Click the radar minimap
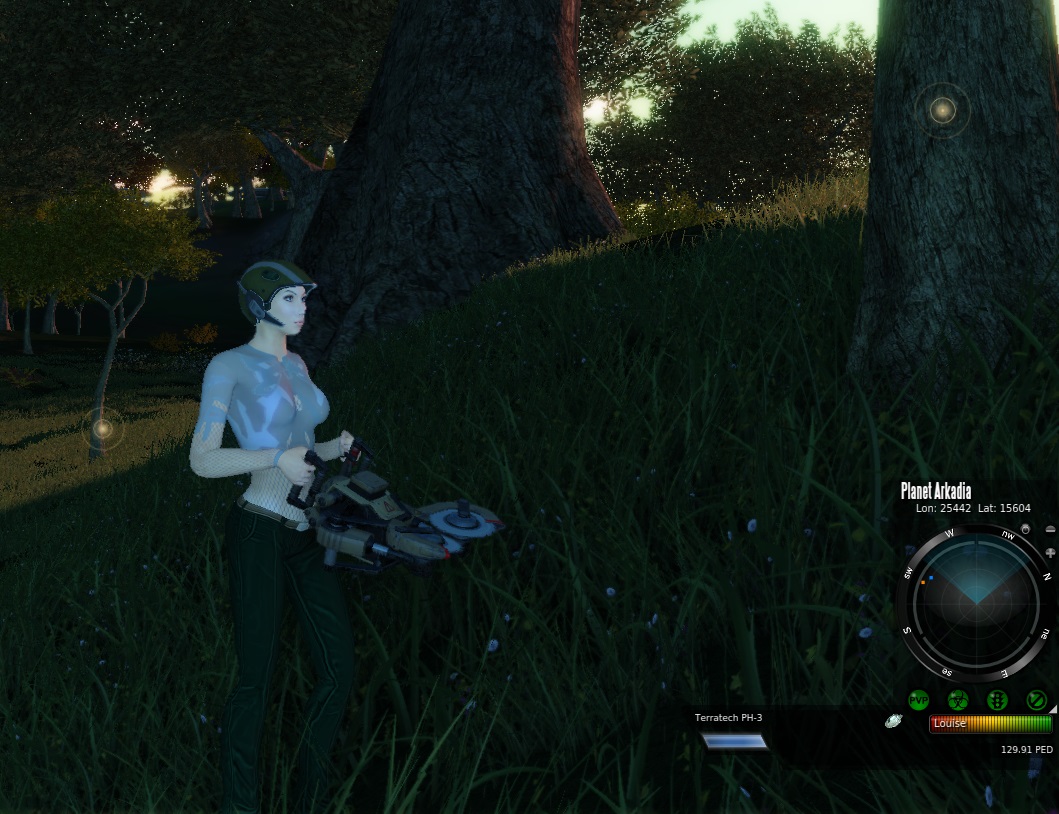Screen dimensions: 1059x814 [975, 603]
